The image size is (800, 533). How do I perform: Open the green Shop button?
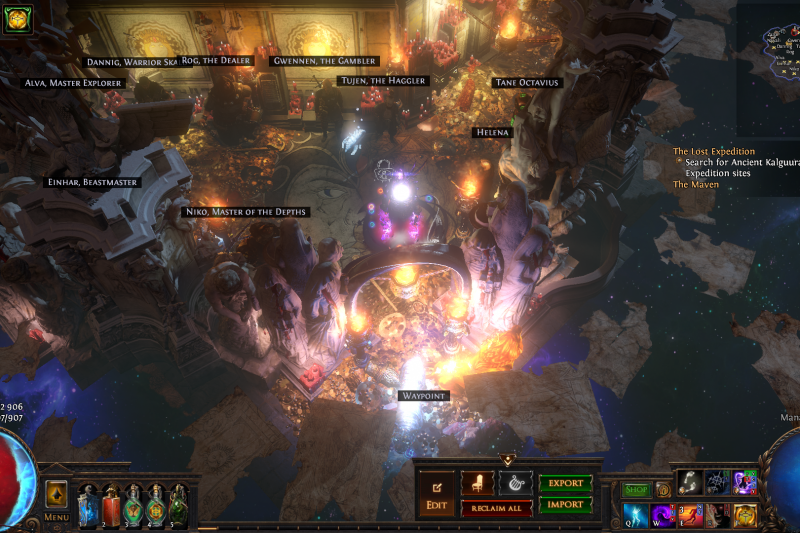[x=636, y=490]
